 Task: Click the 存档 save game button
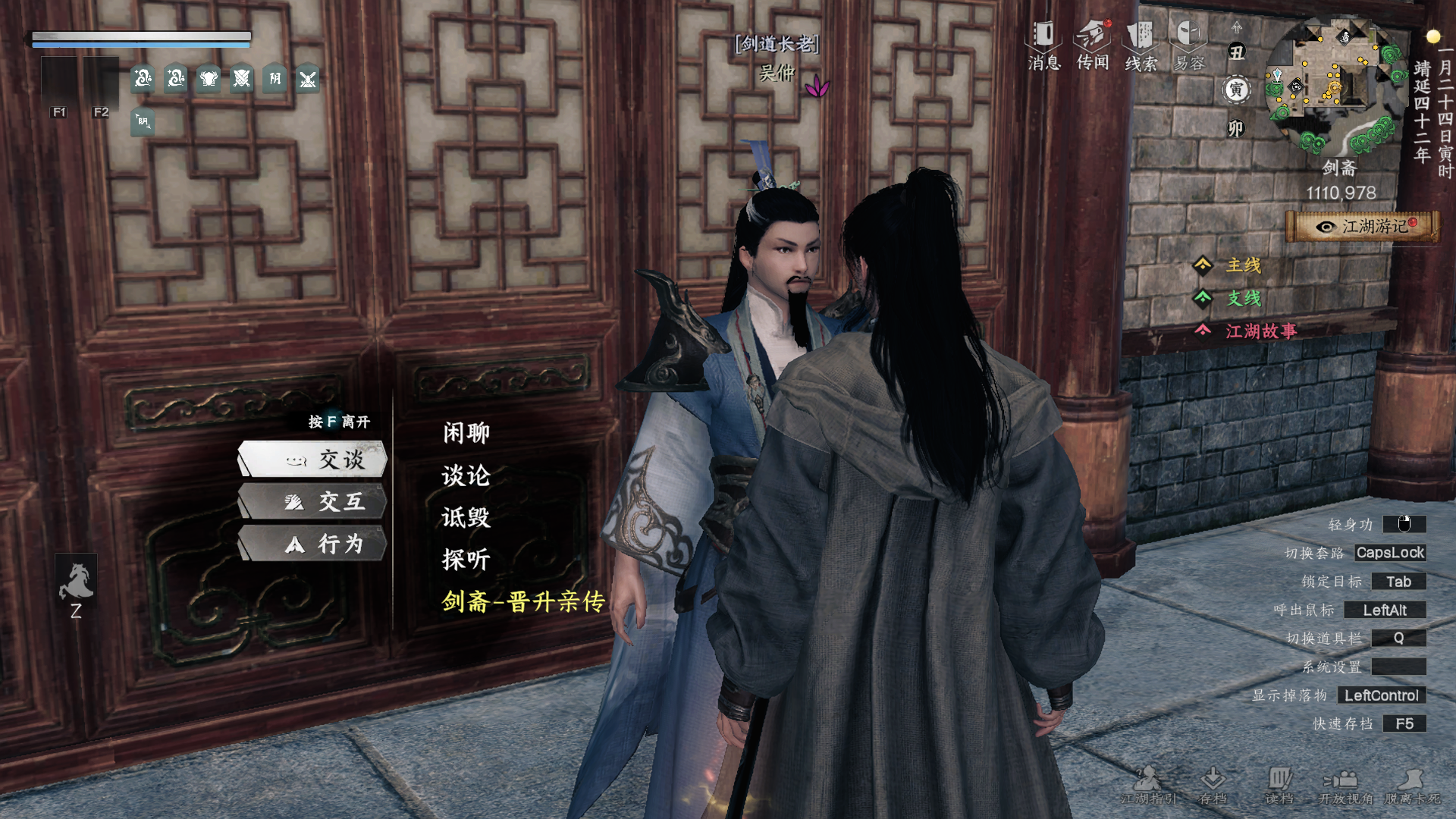pyautogui.click(x=1213, y=785)
